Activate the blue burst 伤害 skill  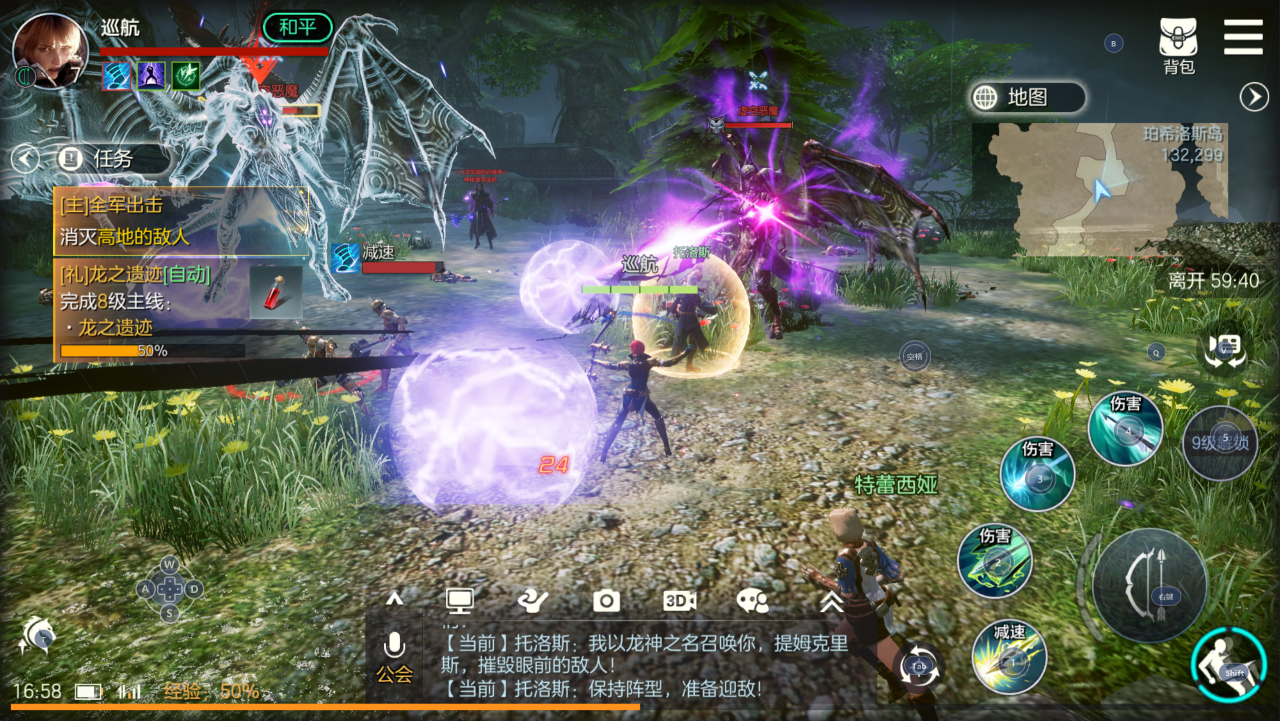pyautogui.click(x=1037, y=474)
